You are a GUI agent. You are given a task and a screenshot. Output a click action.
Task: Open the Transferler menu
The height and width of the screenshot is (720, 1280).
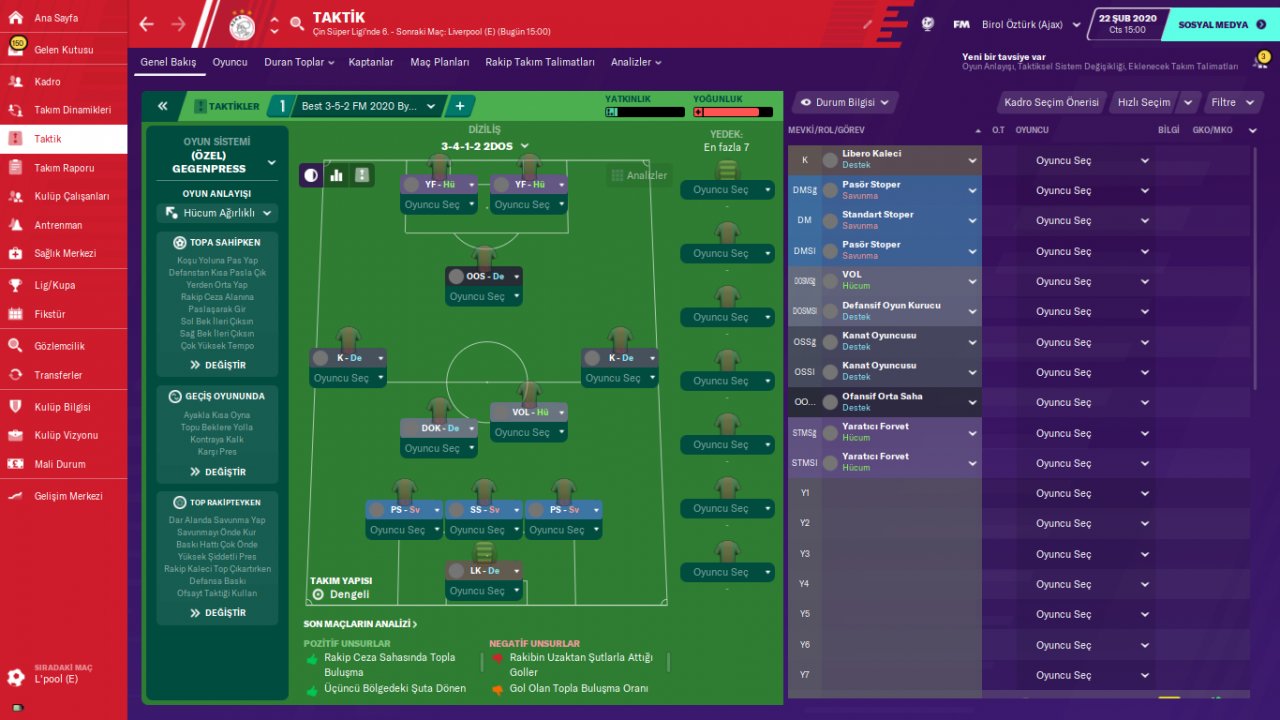pos(58,375)
